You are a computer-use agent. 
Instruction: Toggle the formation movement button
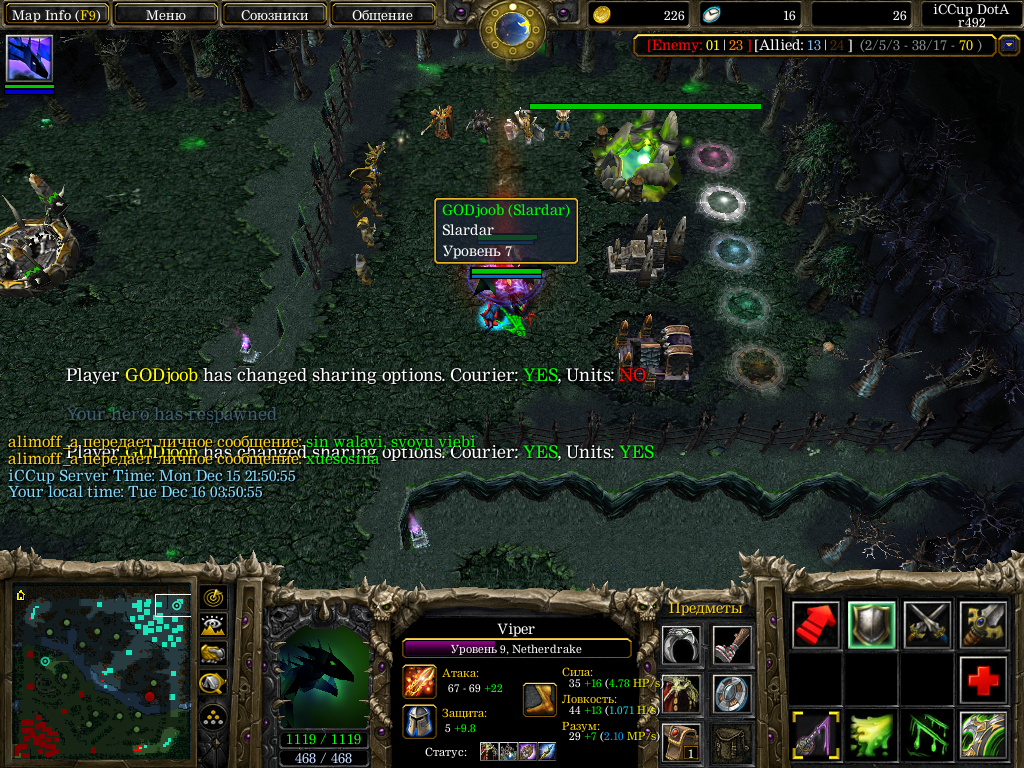[213, 716]
